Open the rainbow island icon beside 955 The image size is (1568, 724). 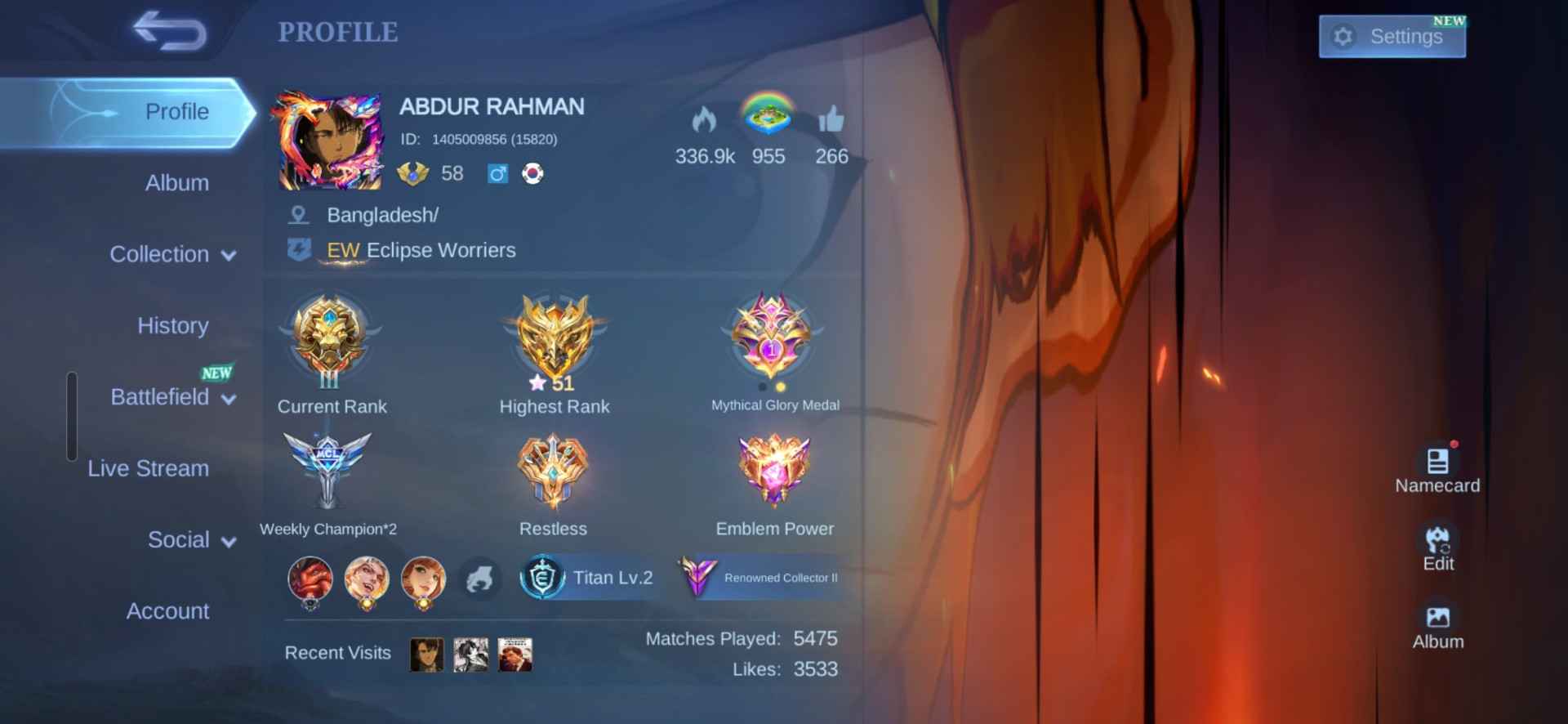click(x=768, y=119)
